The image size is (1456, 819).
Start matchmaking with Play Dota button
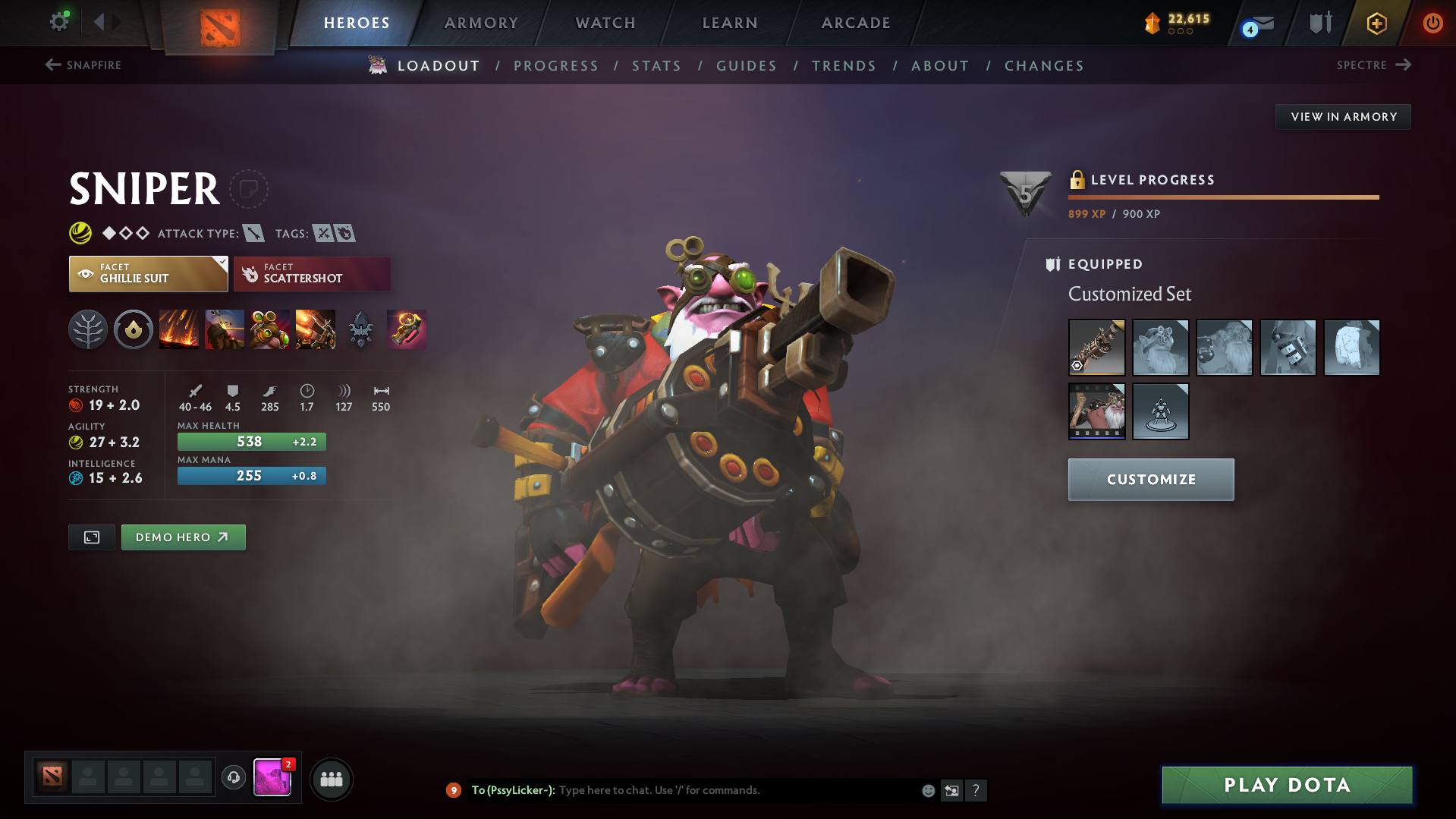(x=1287, y=785)
